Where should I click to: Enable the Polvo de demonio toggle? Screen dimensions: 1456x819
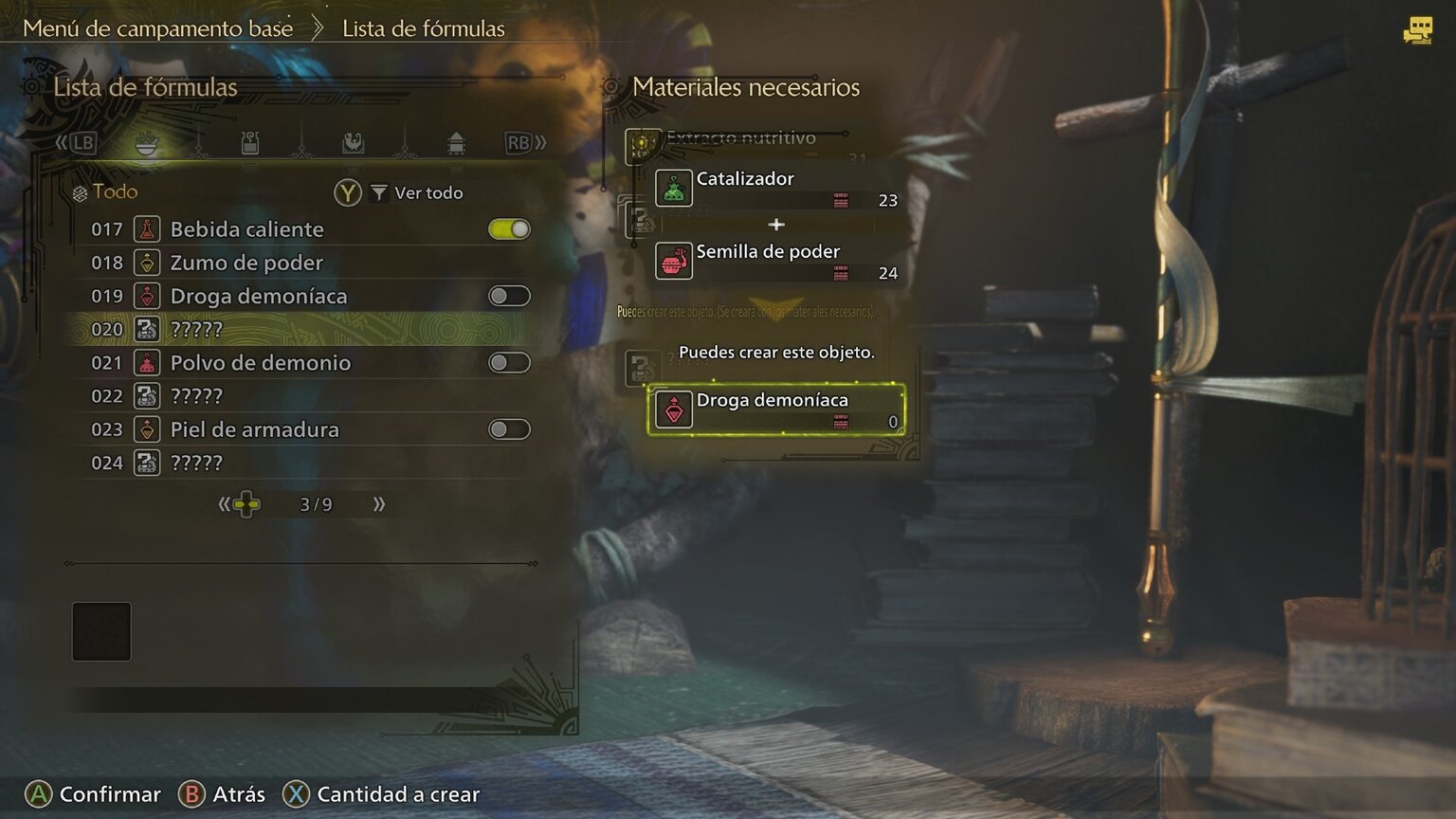tap(508, 362)
